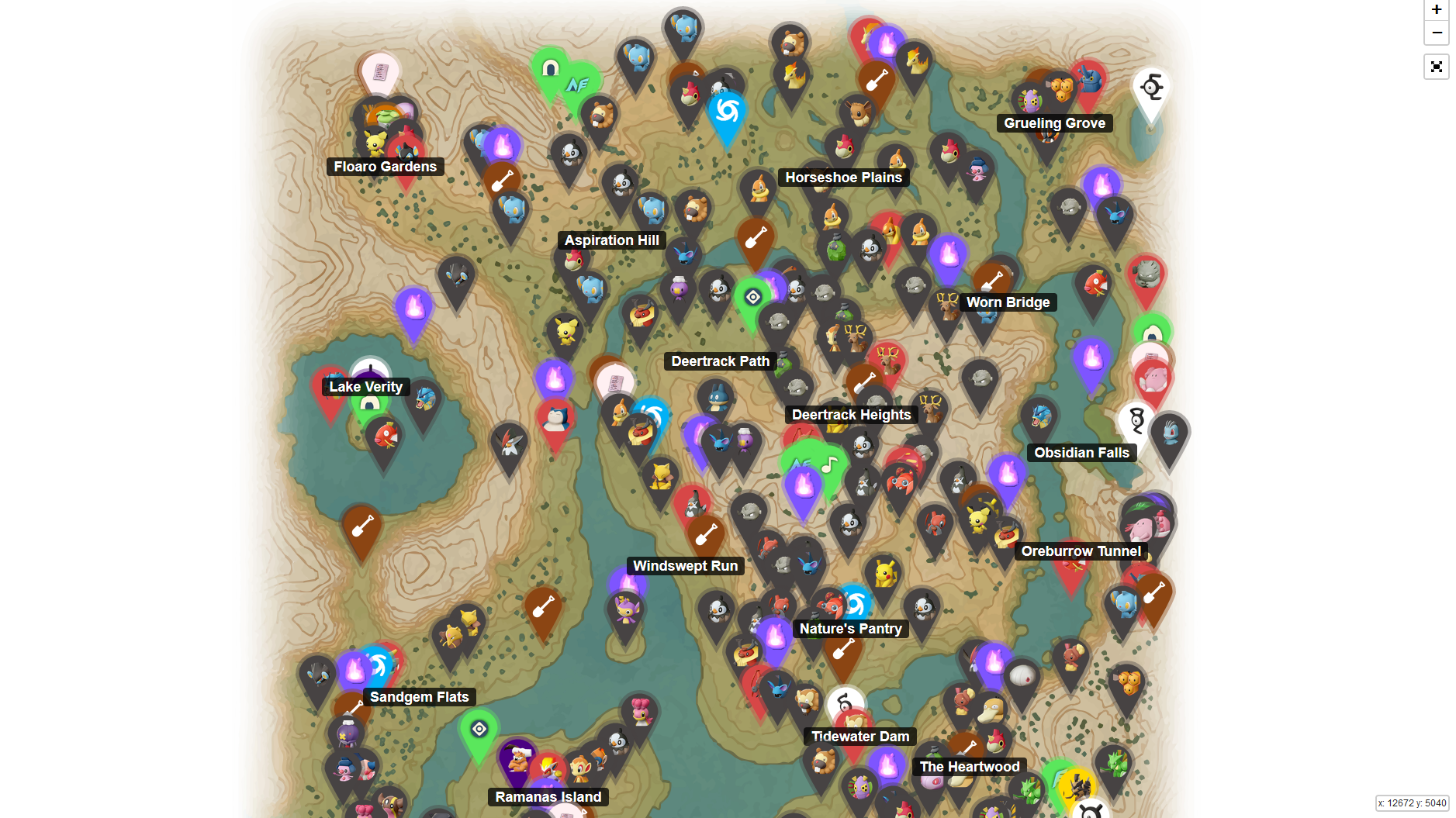Toggle fullscreen map view
1456x818 pixels.
tap(1437, 67)
